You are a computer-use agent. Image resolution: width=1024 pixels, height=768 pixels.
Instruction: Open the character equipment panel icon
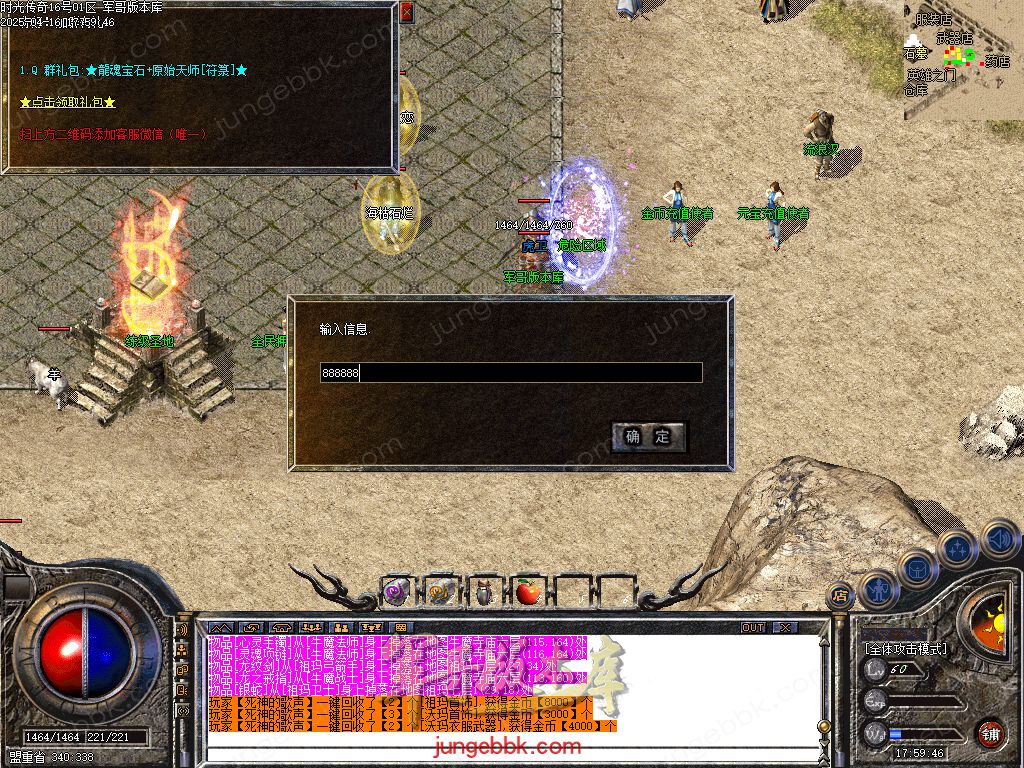tap(880, 590)
